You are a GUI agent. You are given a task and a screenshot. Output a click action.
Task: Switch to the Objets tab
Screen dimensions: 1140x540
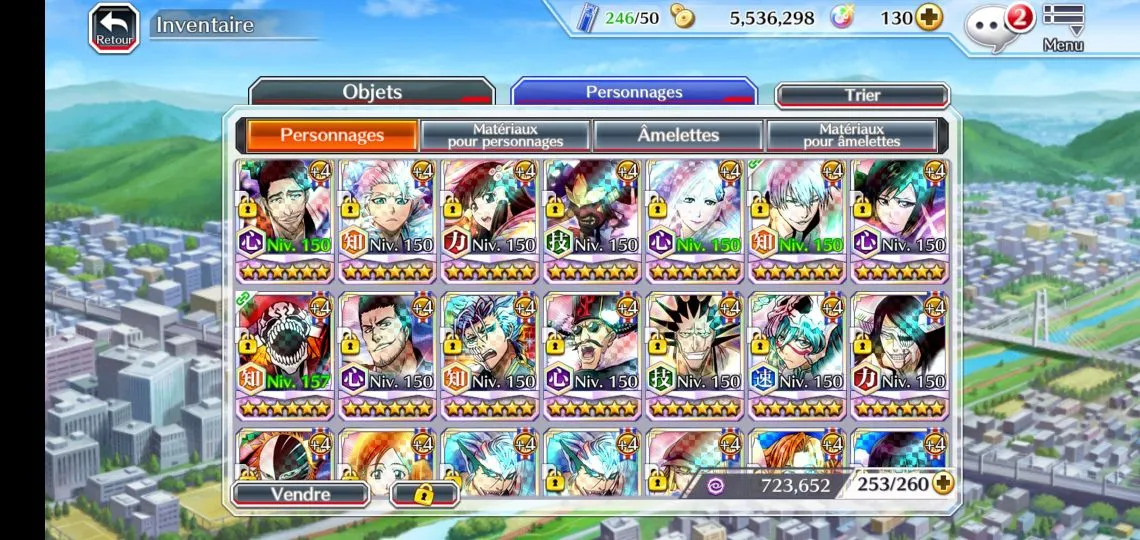(x=372, y=92)
